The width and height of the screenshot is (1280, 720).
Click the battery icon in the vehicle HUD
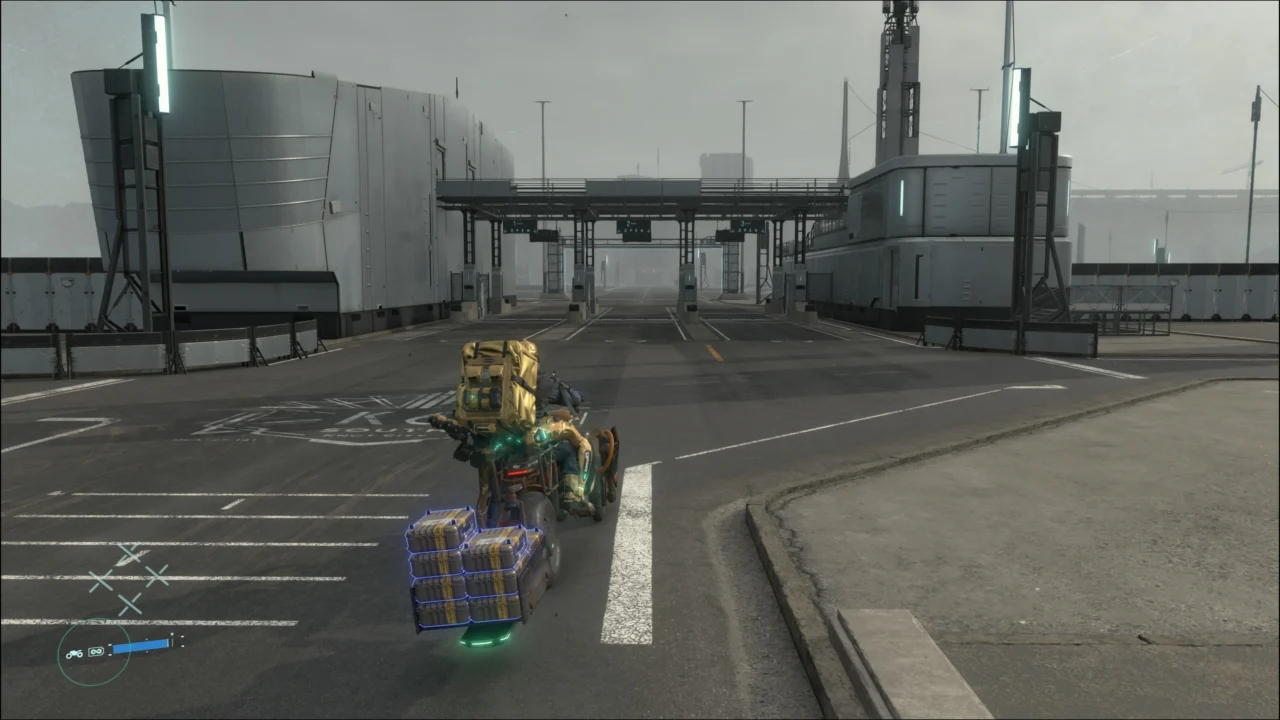click(96, 651)
